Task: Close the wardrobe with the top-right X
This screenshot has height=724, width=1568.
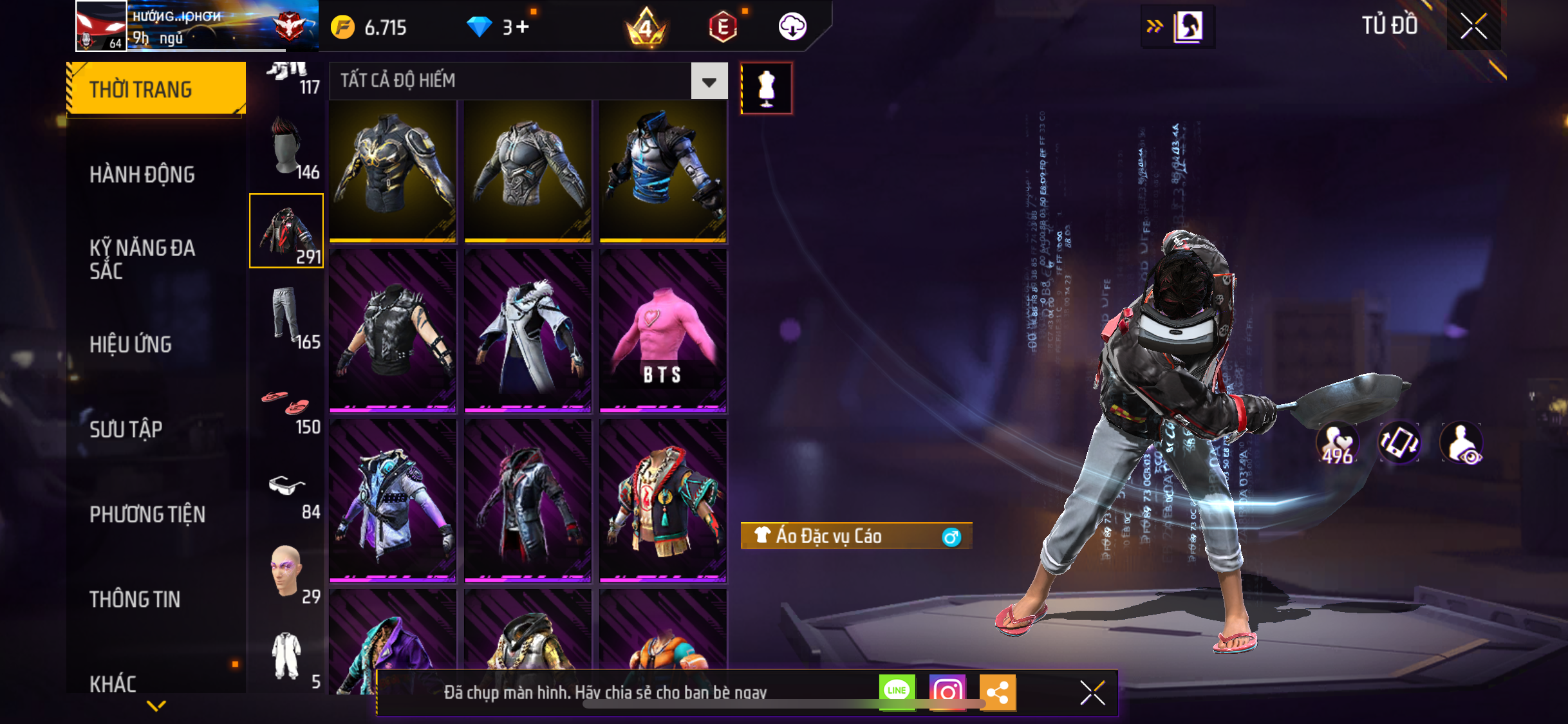Action: point(1473,26)
